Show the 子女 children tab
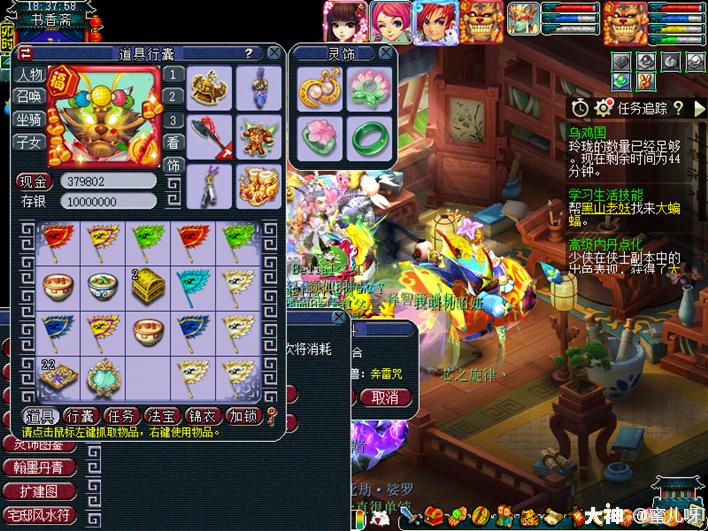The height and width of the screenshot is (531, 708). coord(29,143)
